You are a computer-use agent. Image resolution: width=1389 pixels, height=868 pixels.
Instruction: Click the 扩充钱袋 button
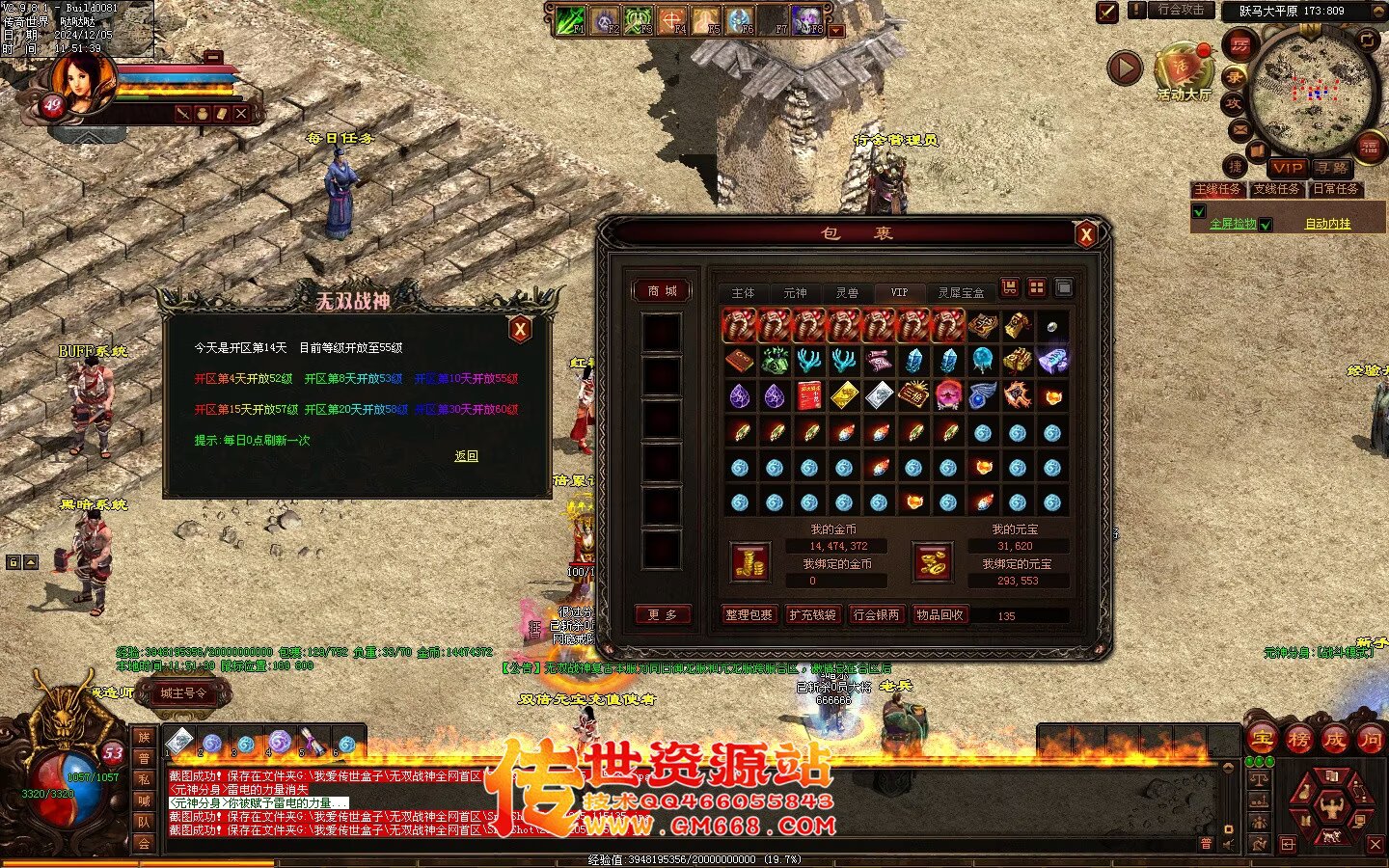812,614
